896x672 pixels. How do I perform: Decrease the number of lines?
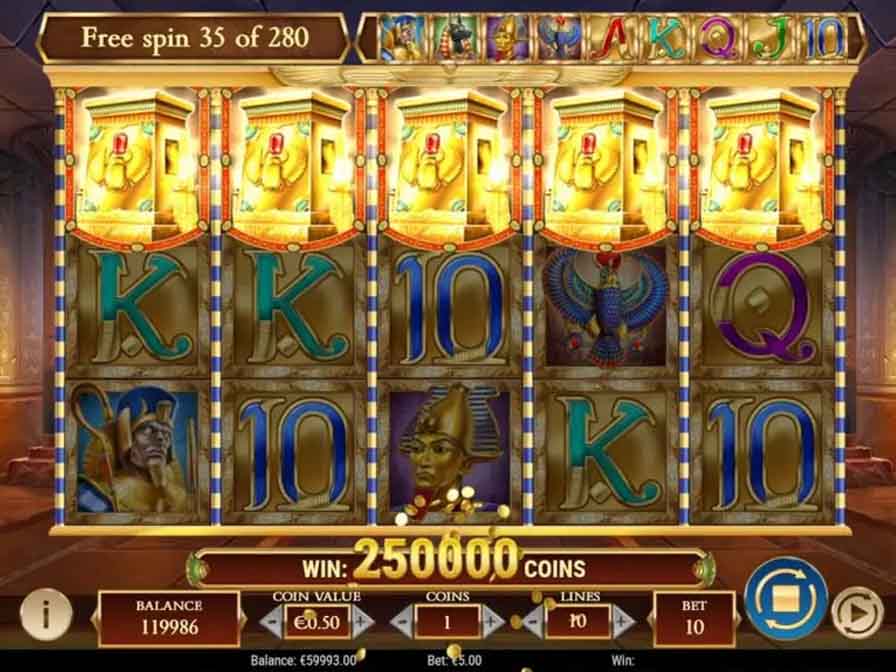(x=533, y=620)
